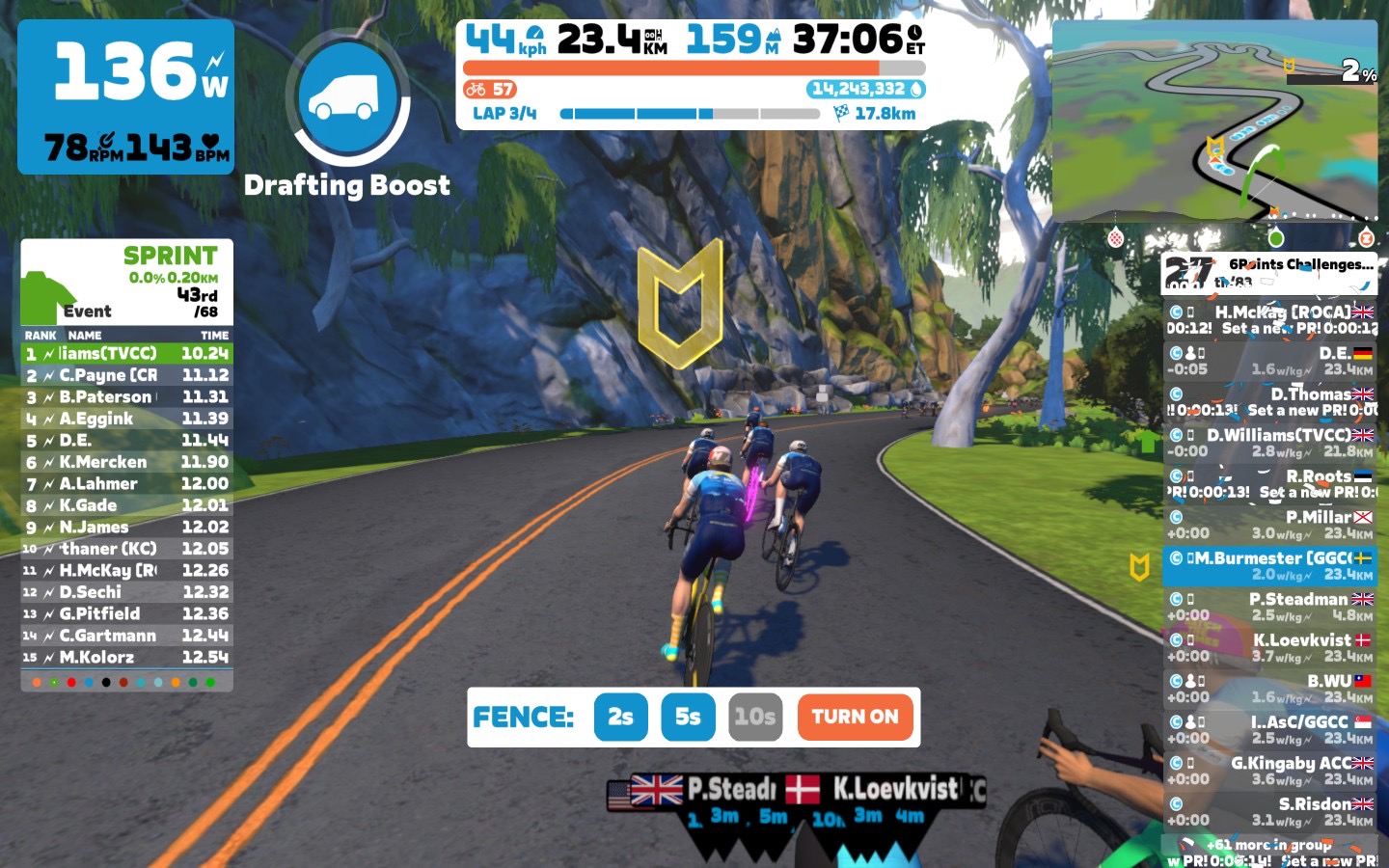This screenshot has height=868, width=1389.
Task: Select rider P.Steadman in nearby list
Action: click(x=1269, y=607)
